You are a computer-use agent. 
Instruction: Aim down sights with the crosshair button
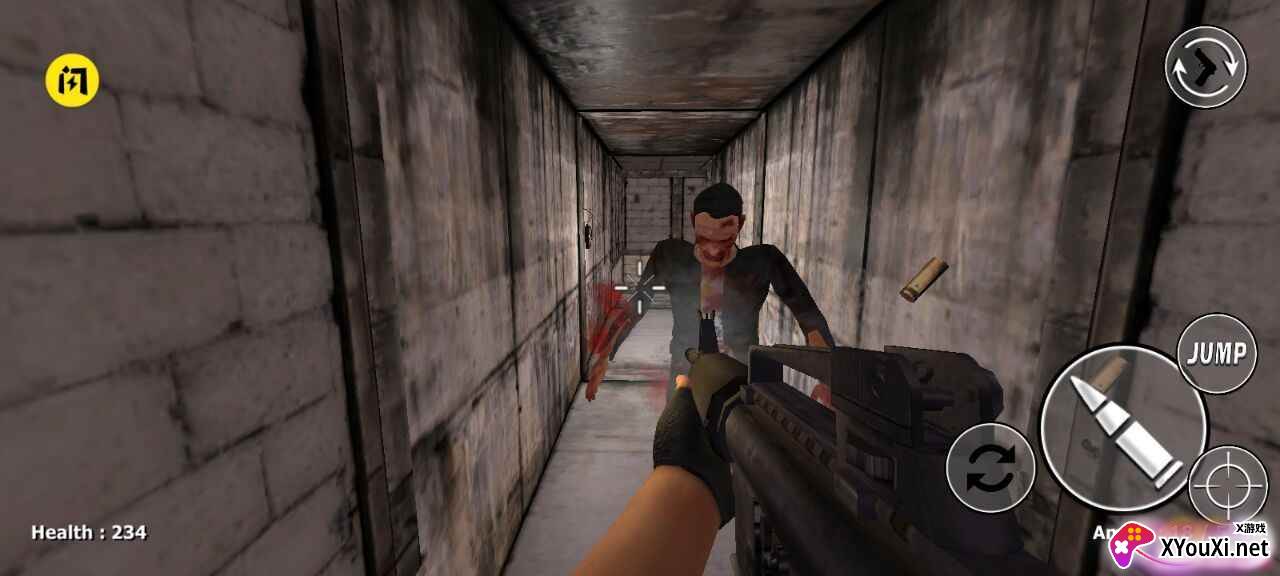tap(1229, 485)
